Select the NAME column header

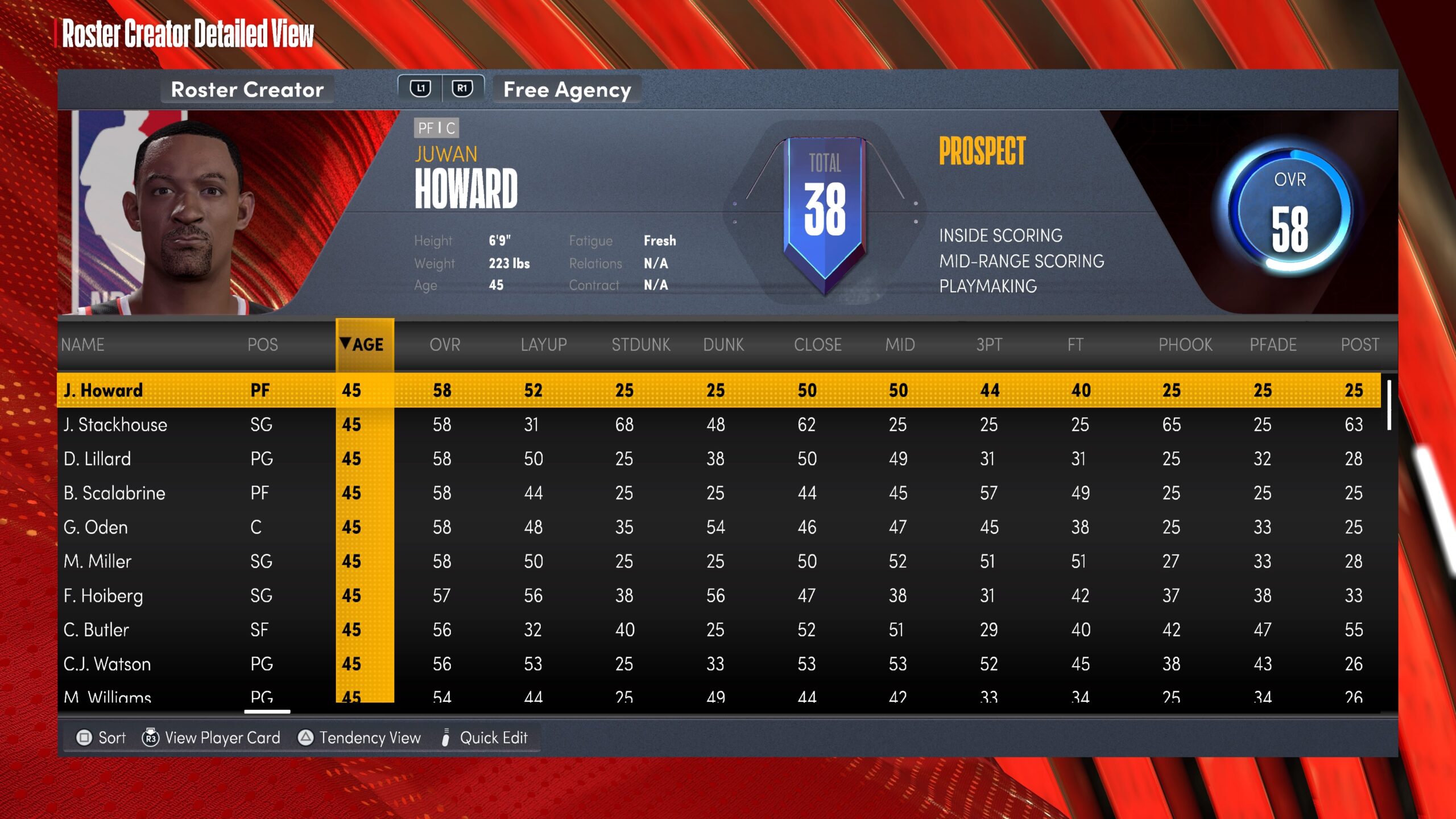click(83, 345)
